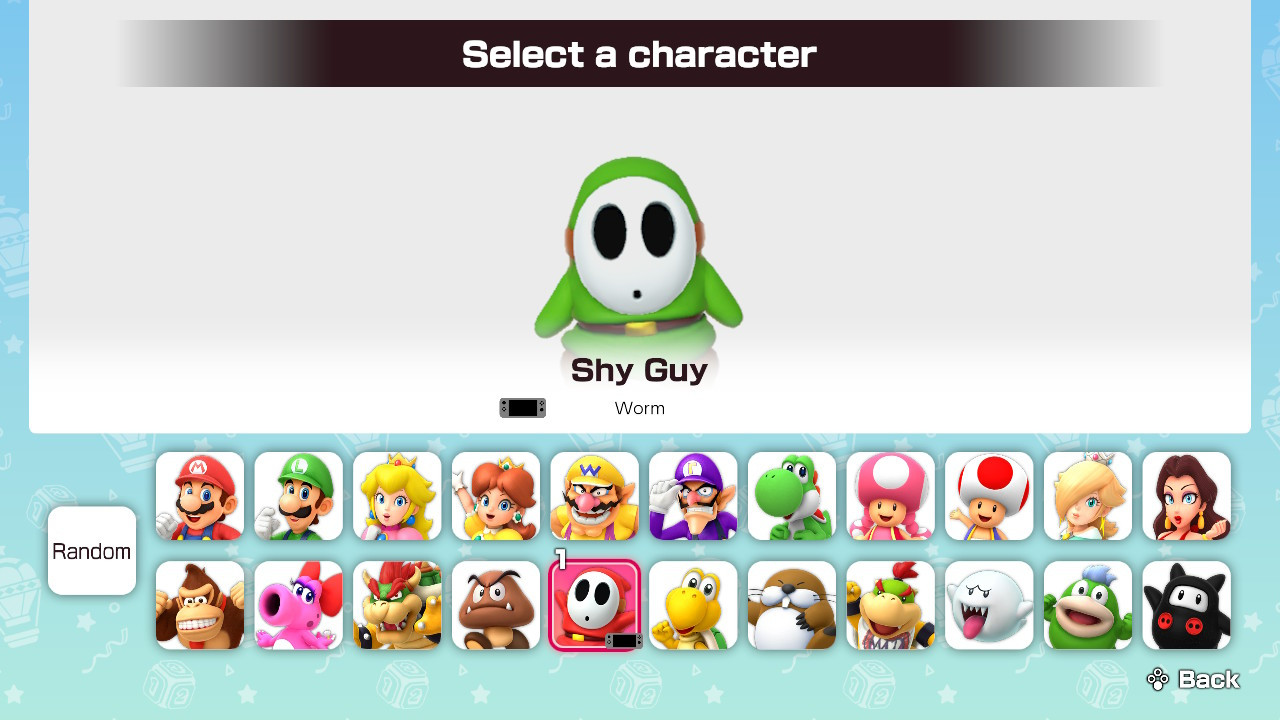
Task: Select Pauline at the end of top row
Action: (1187, 497)
